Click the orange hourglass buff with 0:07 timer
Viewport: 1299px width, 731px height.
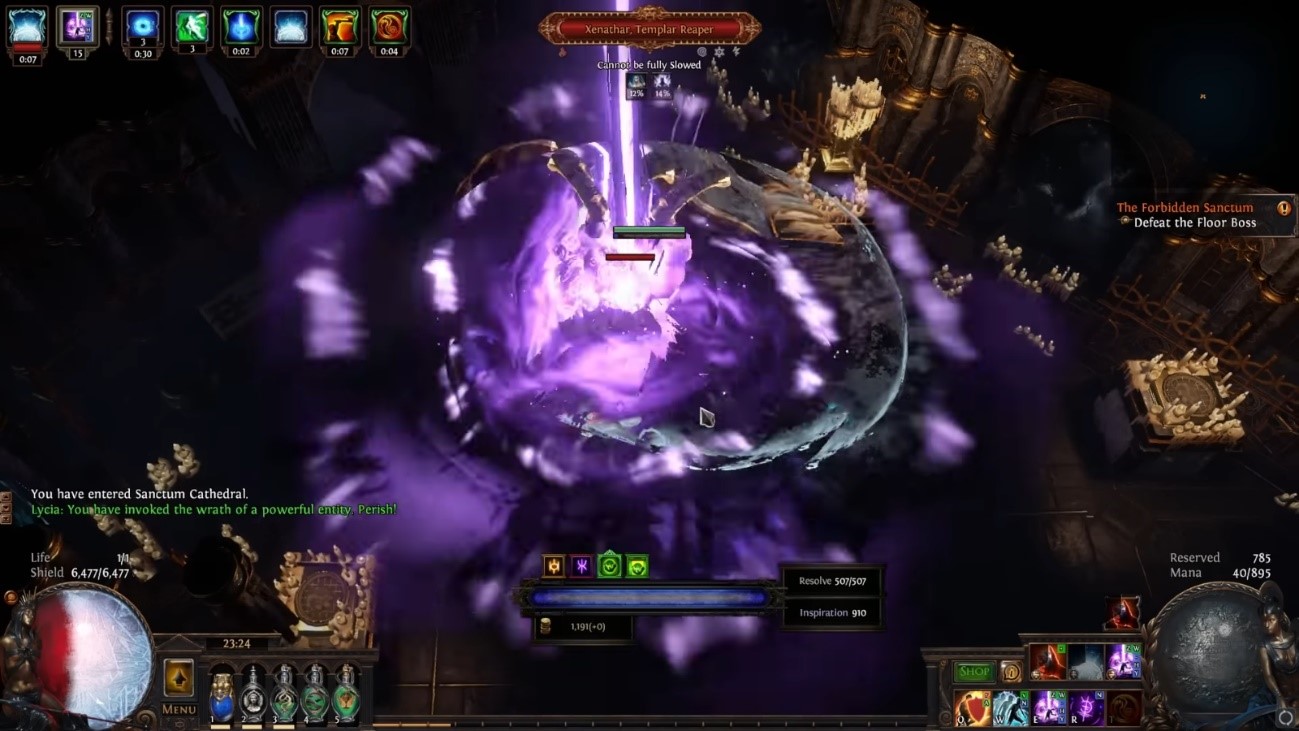pos(338,26)
